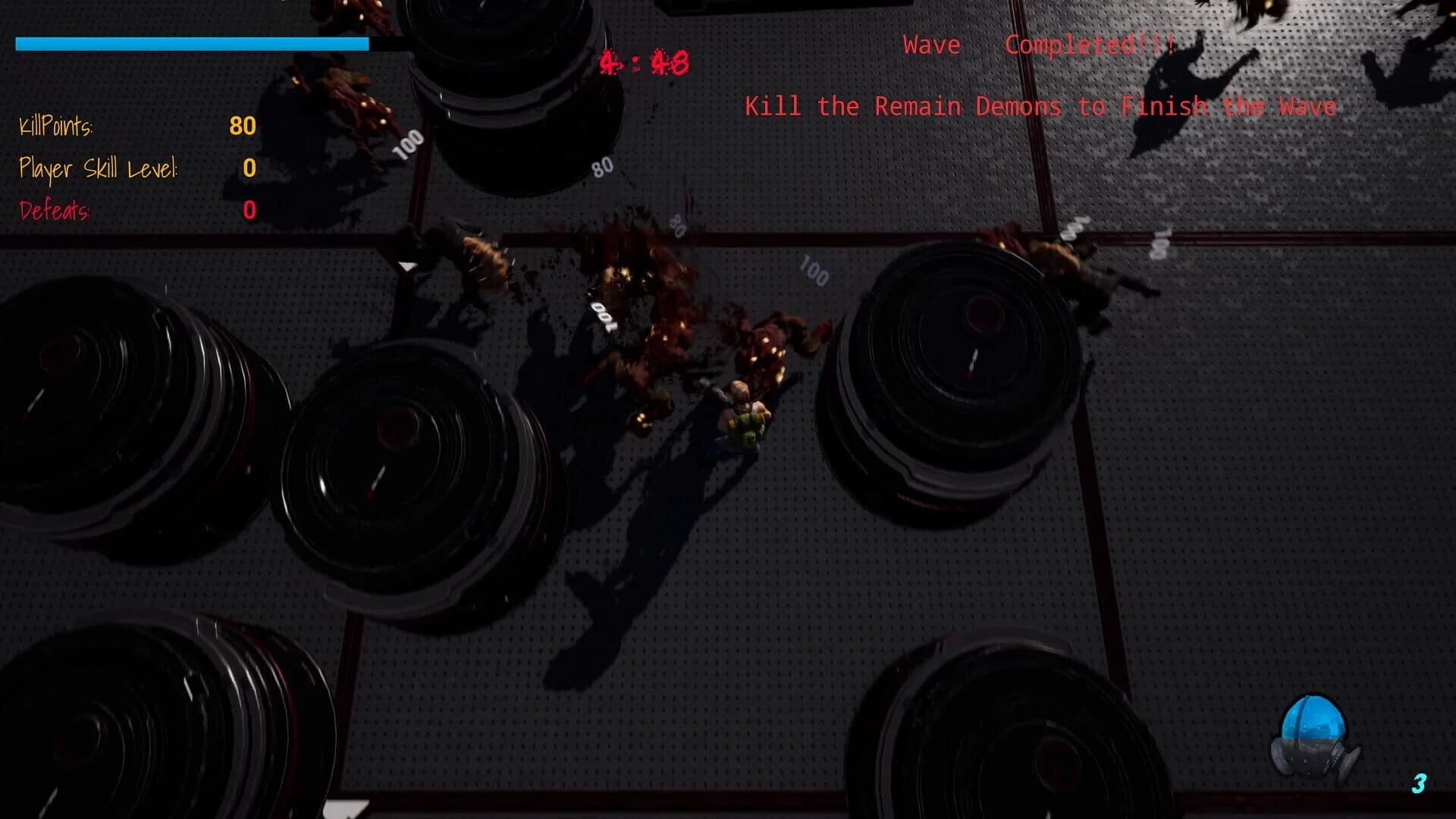Select the KillPoints counter showing 80

coord(243,127)
